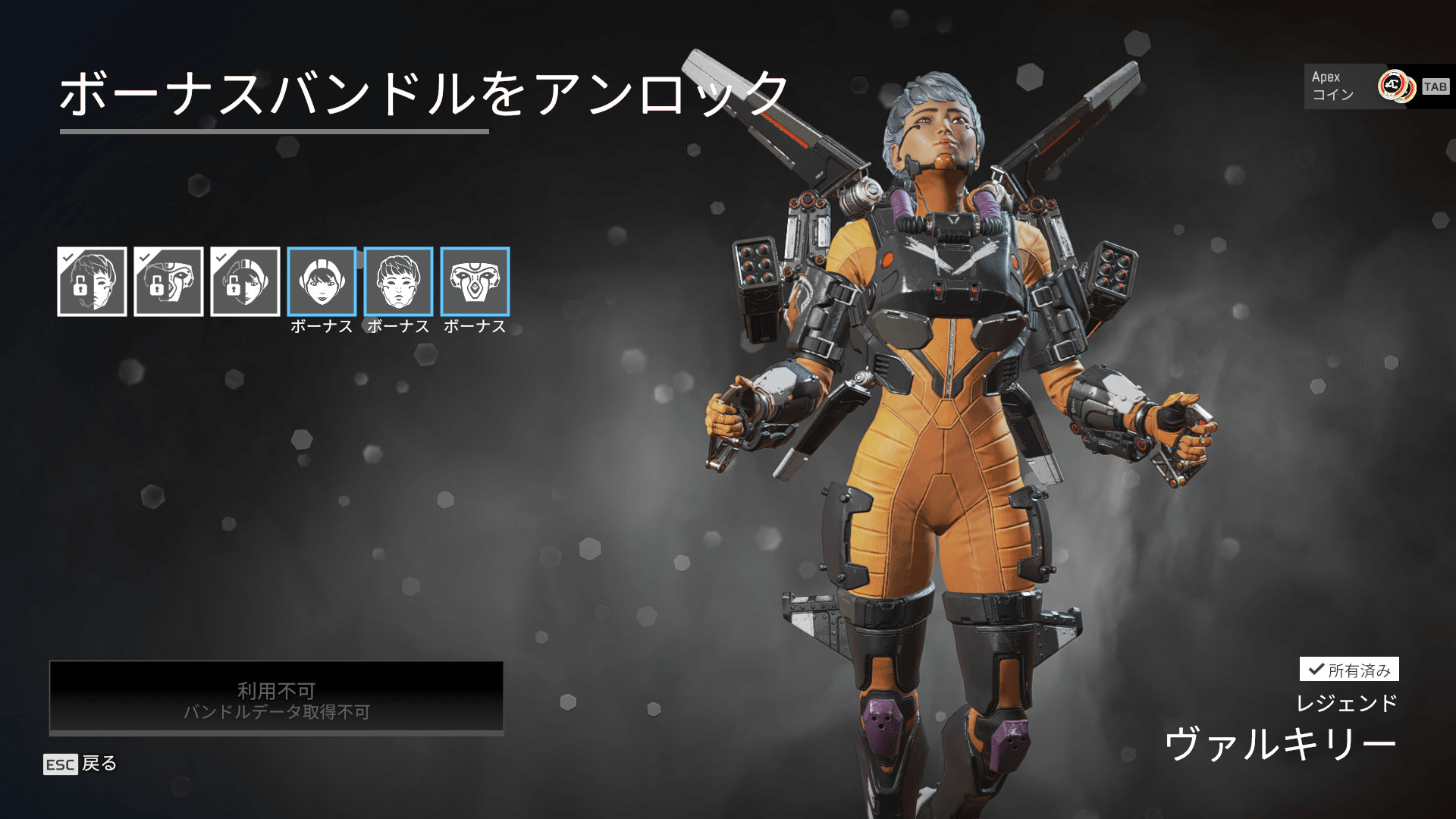
Task: Click the 利用不可 bundle purchase button
Action: [276, 698]
